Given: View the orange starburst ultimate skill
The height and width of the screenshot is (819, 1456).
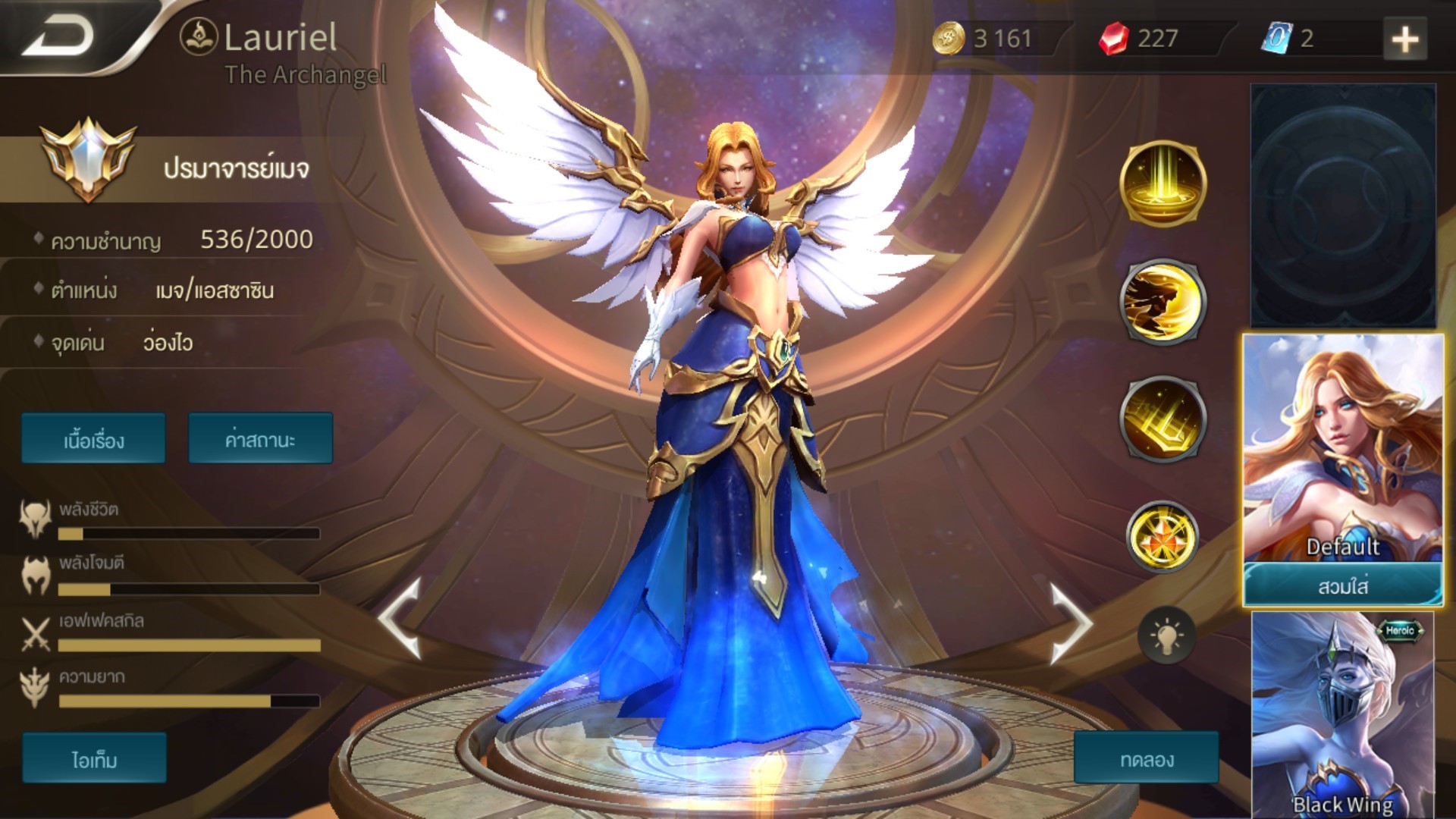Looking at the screenshot, I should point(1163,537).
